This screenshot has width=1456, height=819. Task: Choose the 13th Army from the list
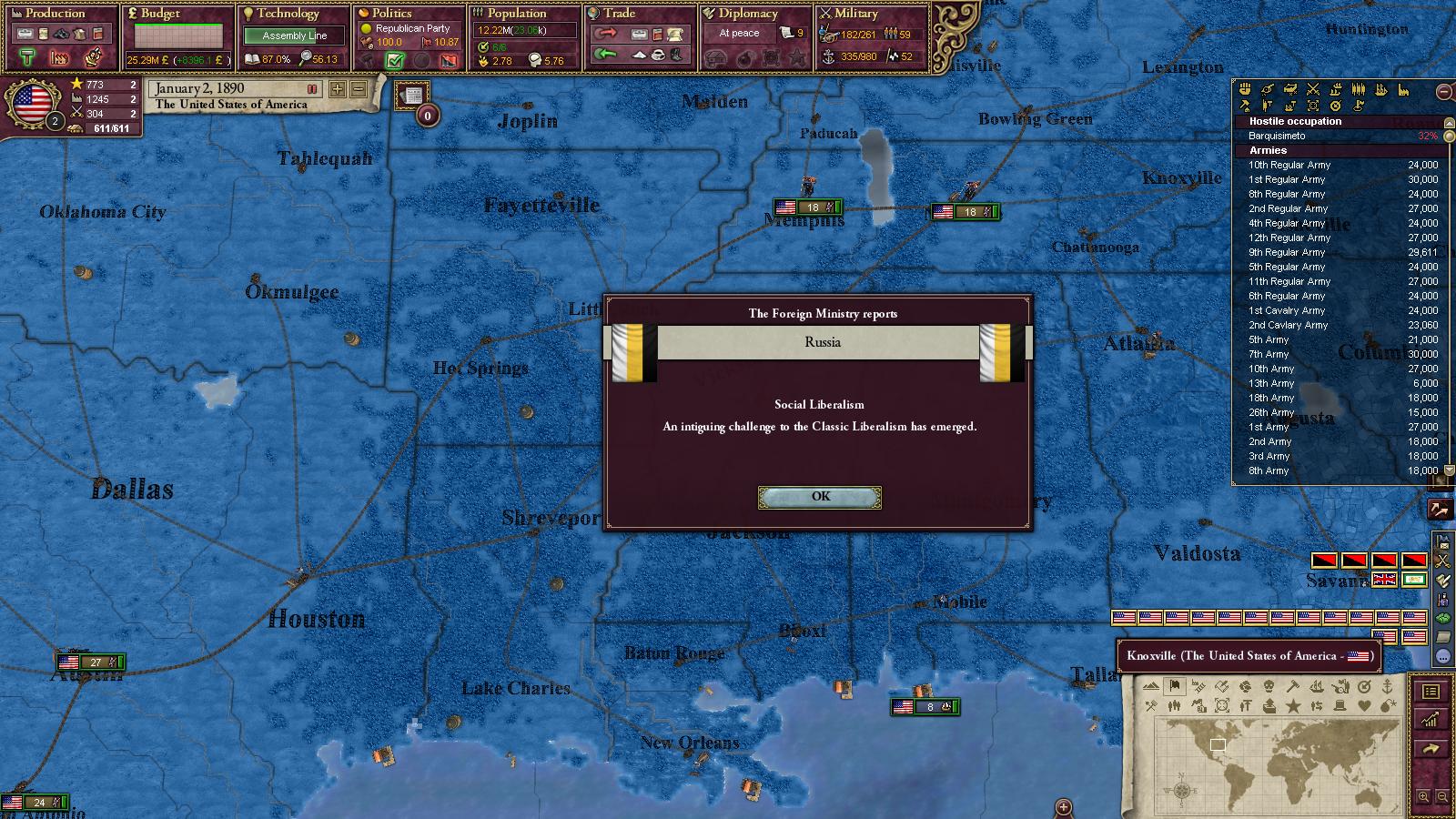1271,384
